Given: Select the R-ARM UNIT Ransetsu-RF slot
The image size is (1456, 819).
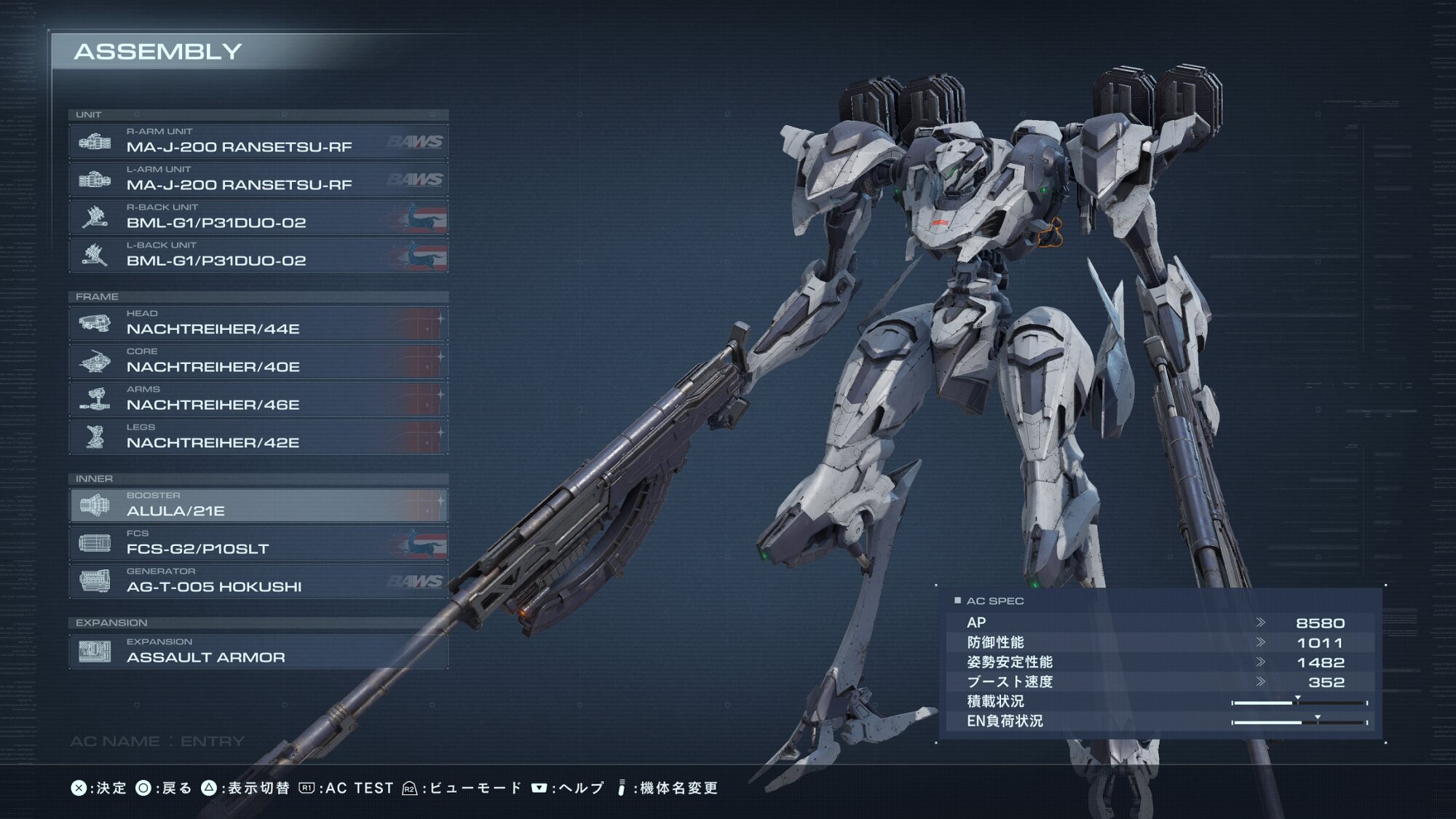Looking at the screenshot, I should 258,142.
